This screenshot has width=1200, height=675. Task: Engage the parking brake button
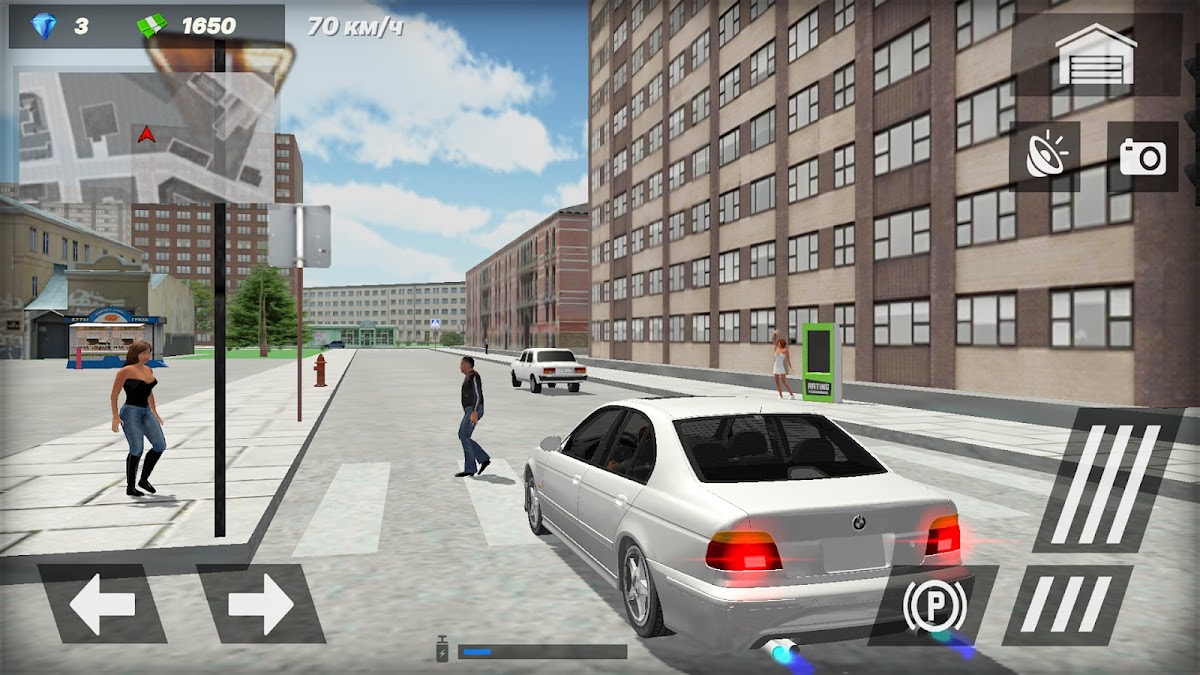(x=934, y=605)
